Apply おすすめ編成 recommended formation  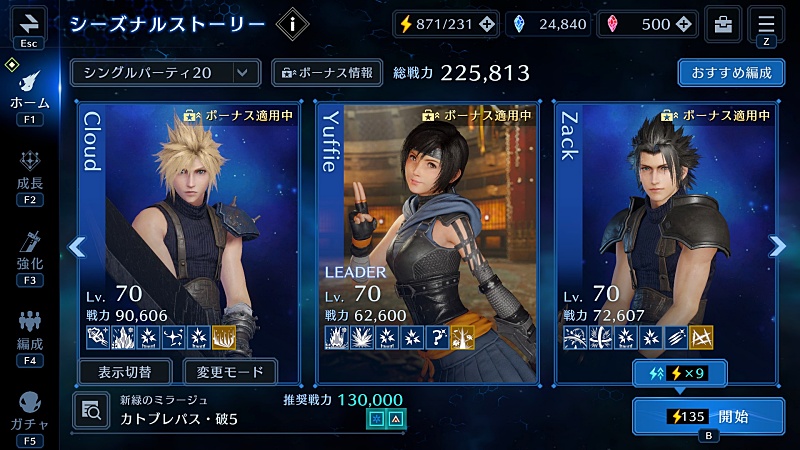(730, 73)
